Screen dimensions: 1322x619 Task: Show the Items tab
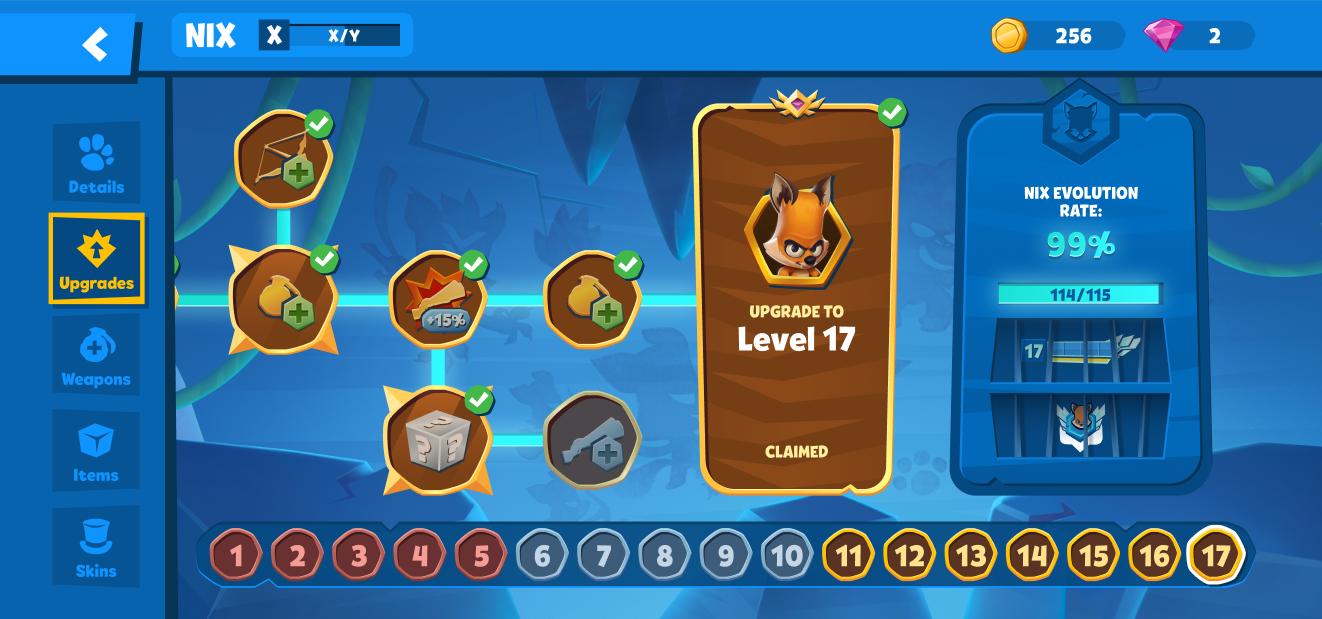pos(96,451)
